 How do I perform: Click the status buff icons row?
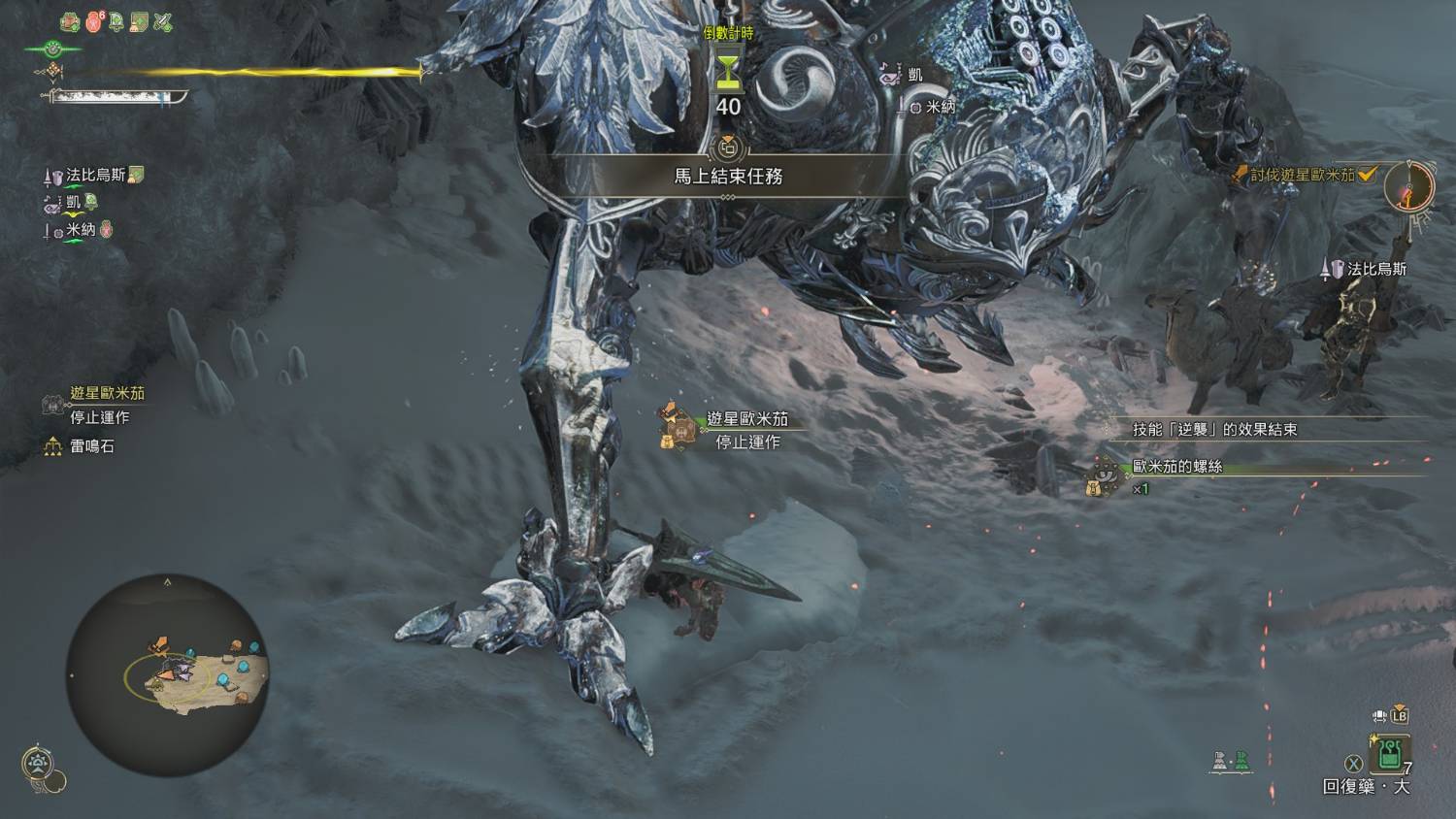pyautogui.click(x=116, y=21)
